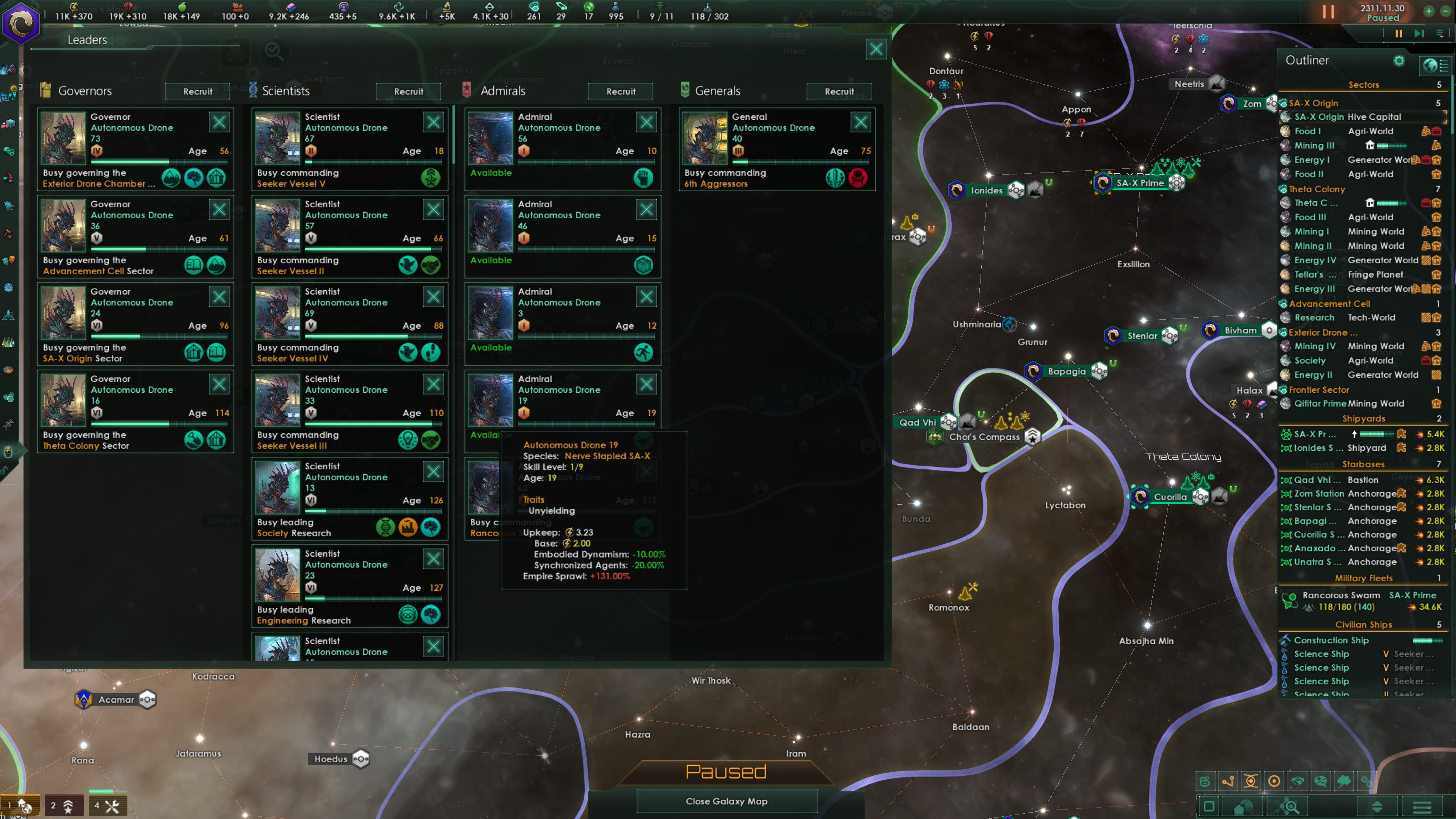The width and height of the screenshot is (1456, 819).
Task: Select the Governors section header
Action: 85,91
